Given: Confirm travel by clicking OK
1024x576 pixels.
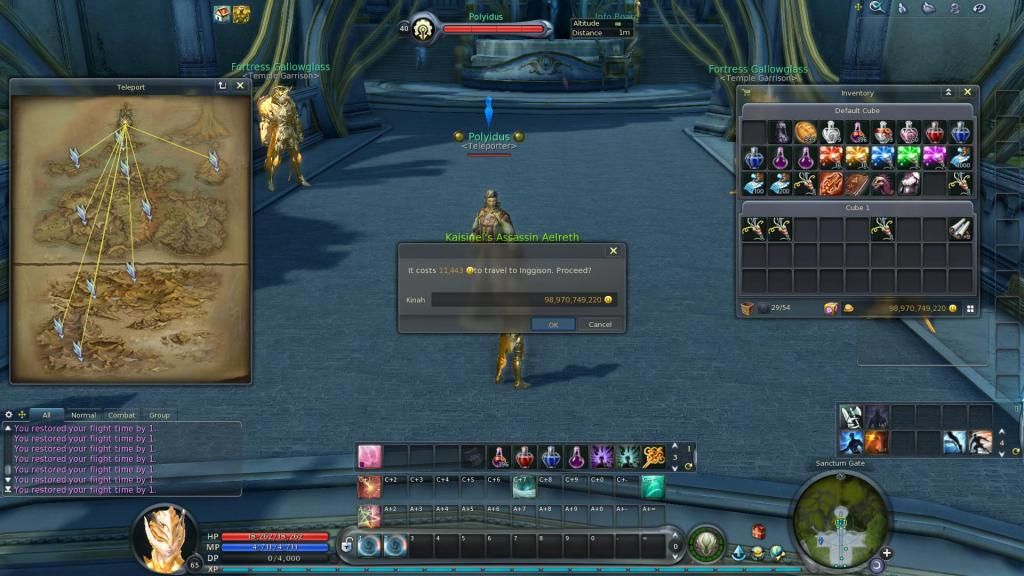Looking at the screenshot, I should (553, 324).
